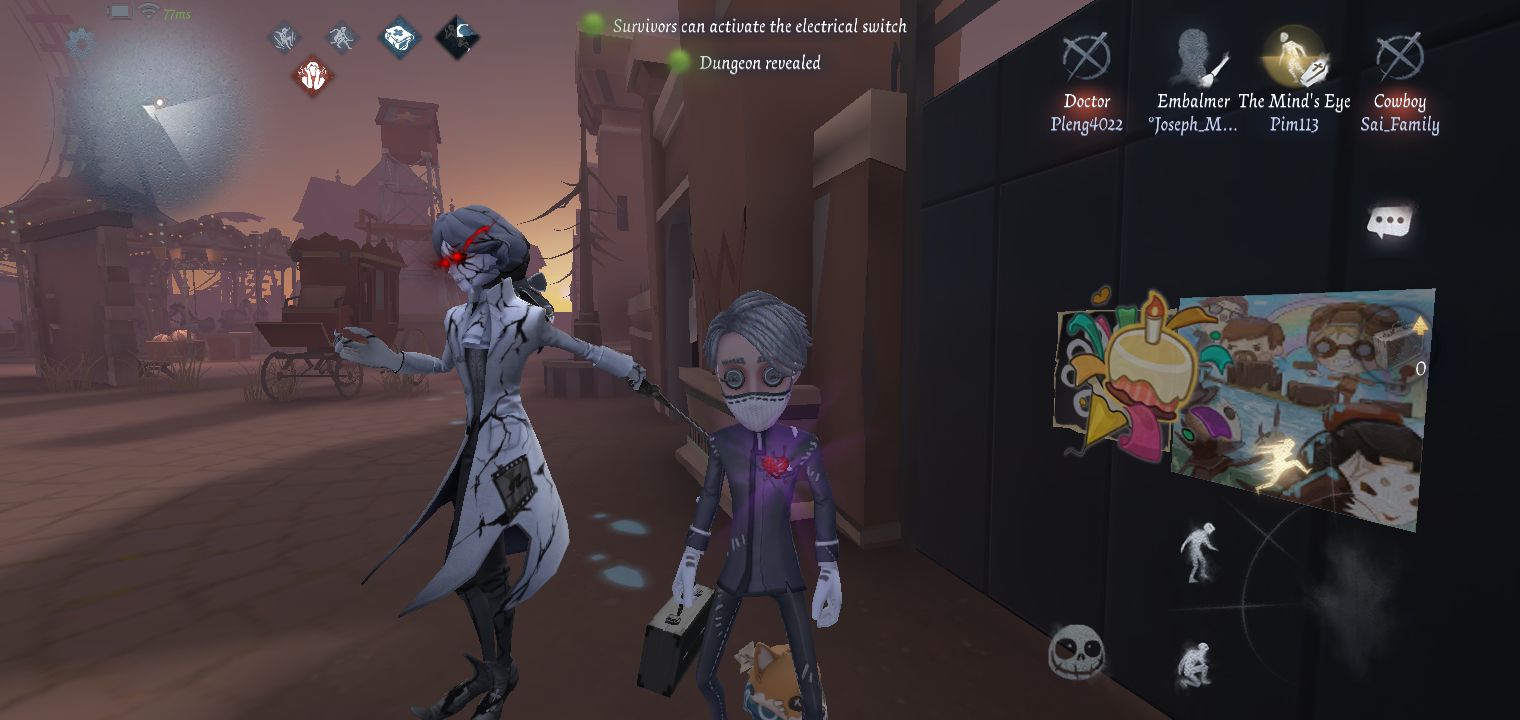Select The Mind's Eye teammate status icon
The height and width of the screenshot is (720, 1520).
(x=1294, y=56)
